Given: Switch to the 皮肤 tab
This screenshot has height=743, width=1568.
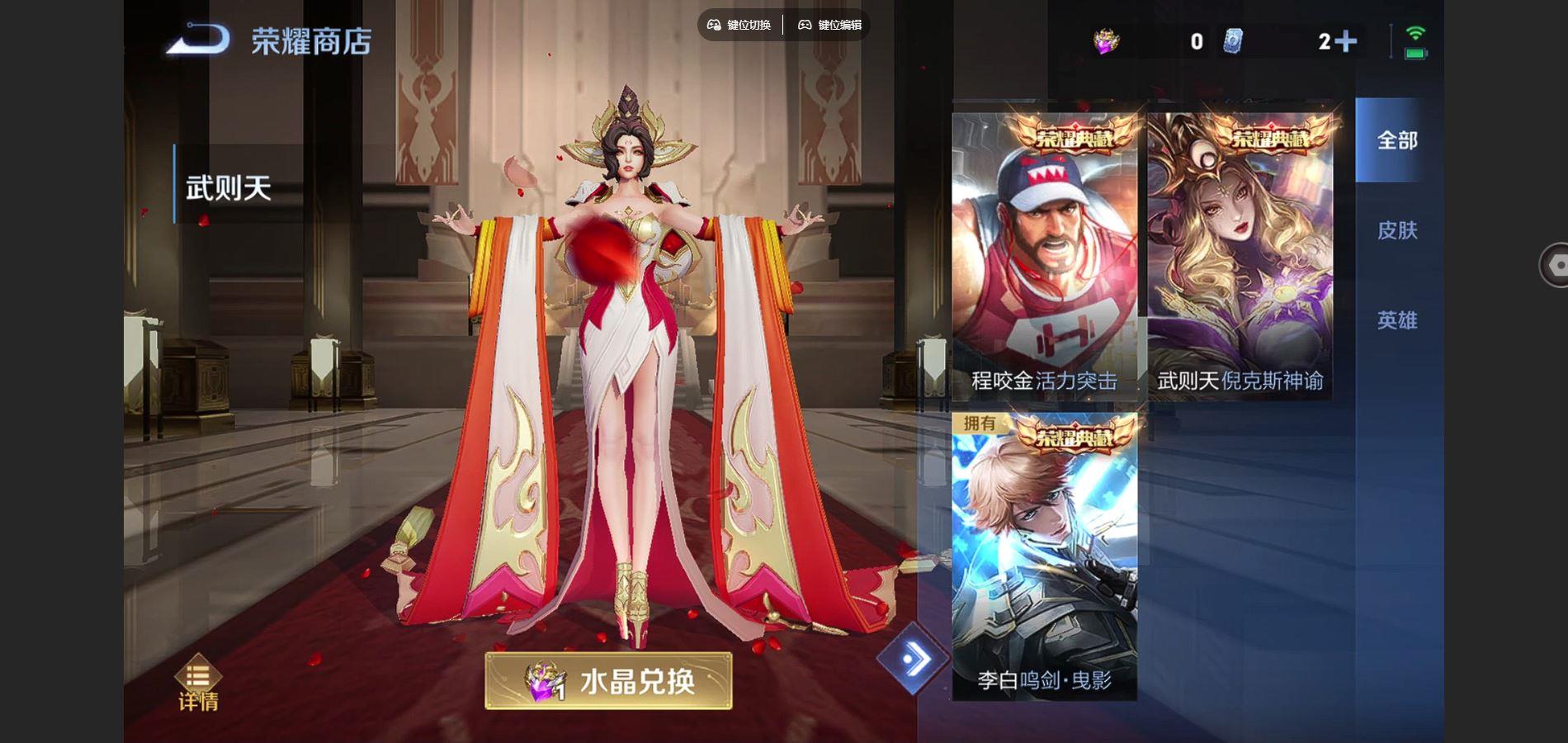Looking at the screenshot, I should tap(1396, 232).
